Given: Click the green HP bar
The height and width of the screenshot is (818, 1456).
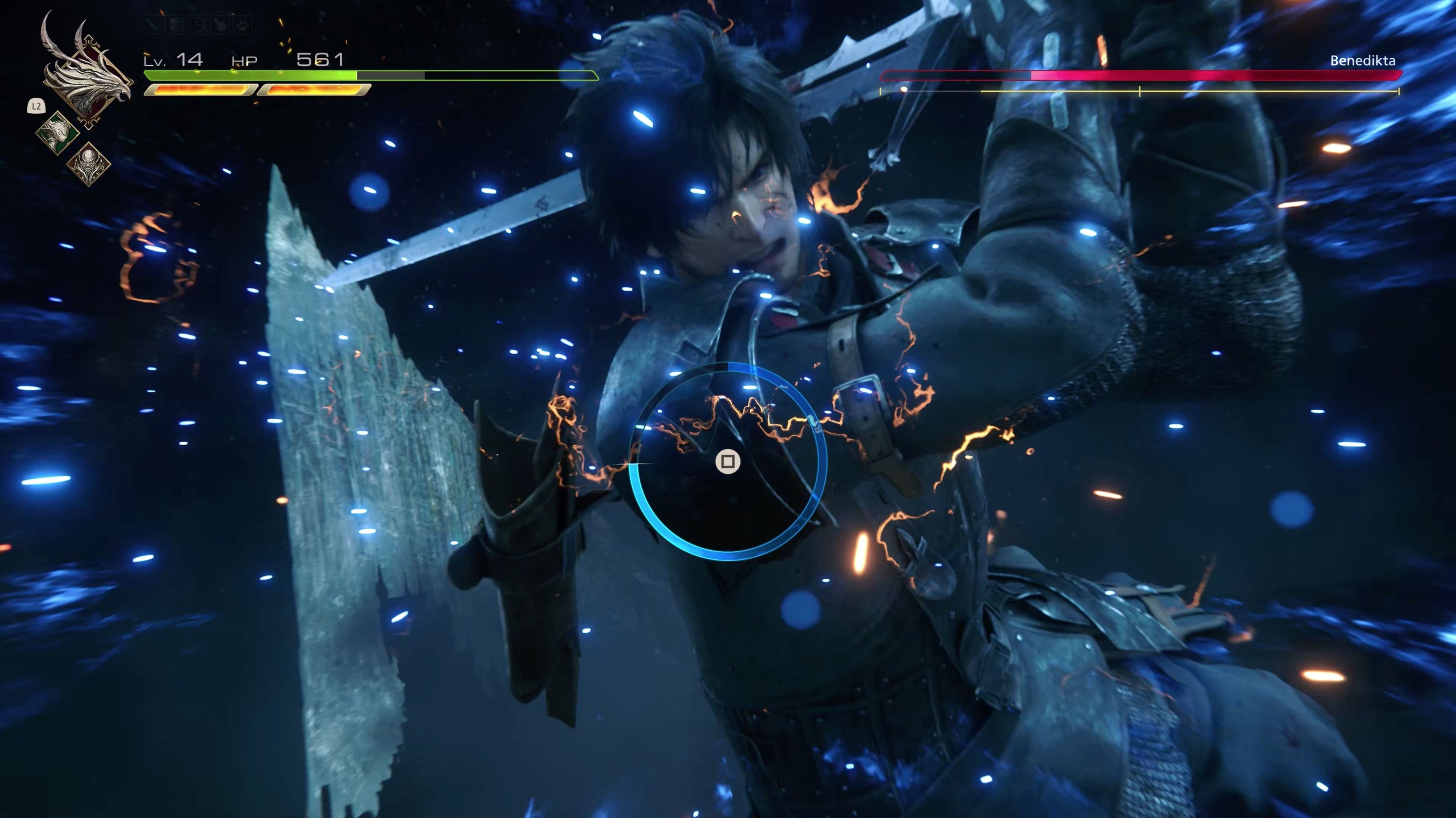Looking at the screenshot, I should 249,74.
